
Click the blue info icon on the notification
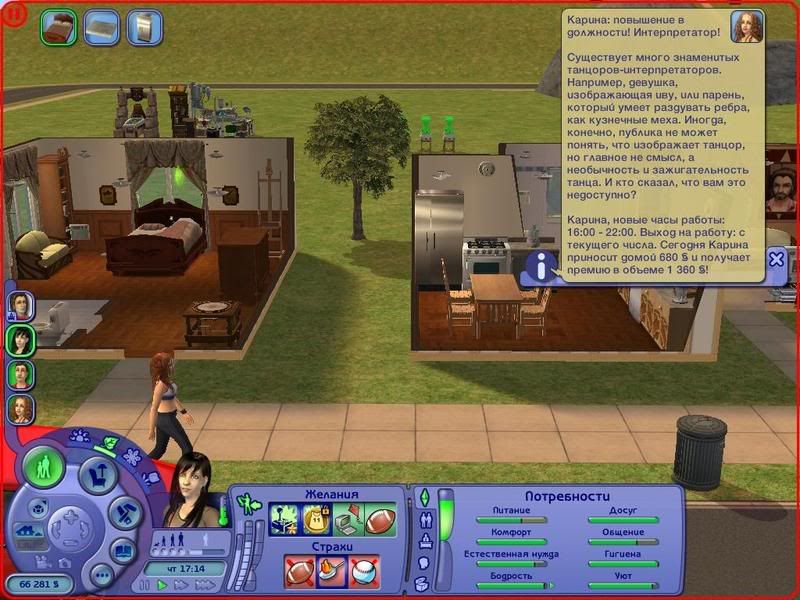tap(541, 266)
